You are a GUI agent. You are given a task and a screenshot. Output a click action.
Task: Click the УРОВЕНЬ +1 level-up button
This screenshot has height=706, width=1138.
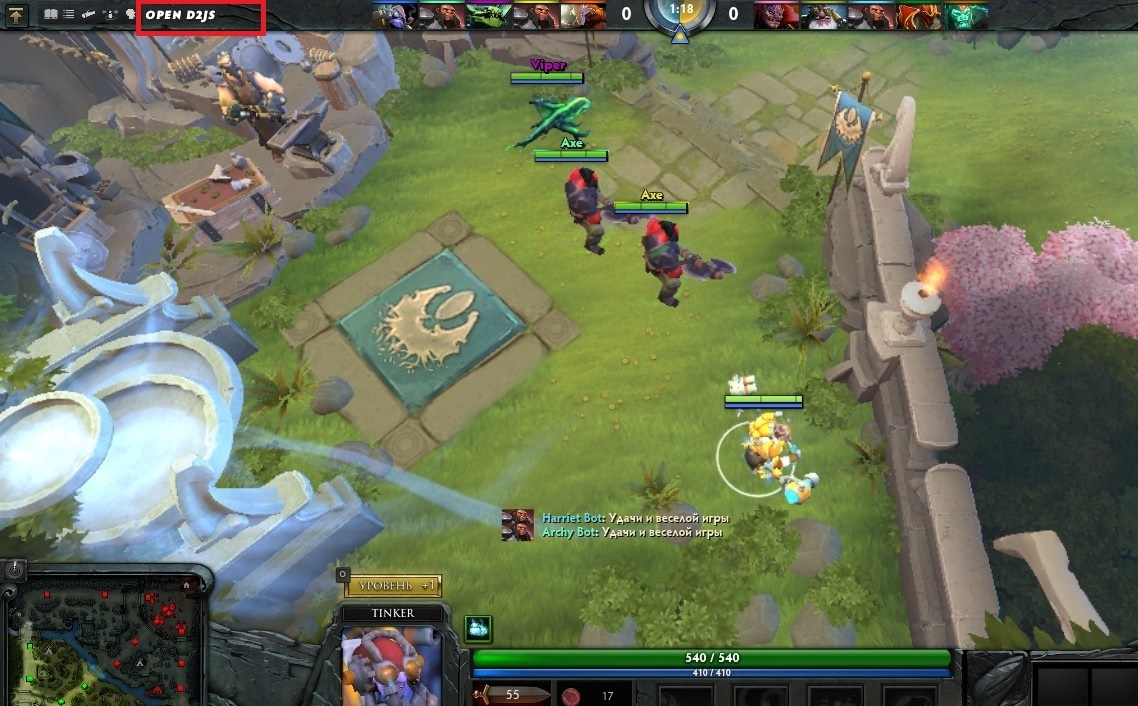[394, 585]
